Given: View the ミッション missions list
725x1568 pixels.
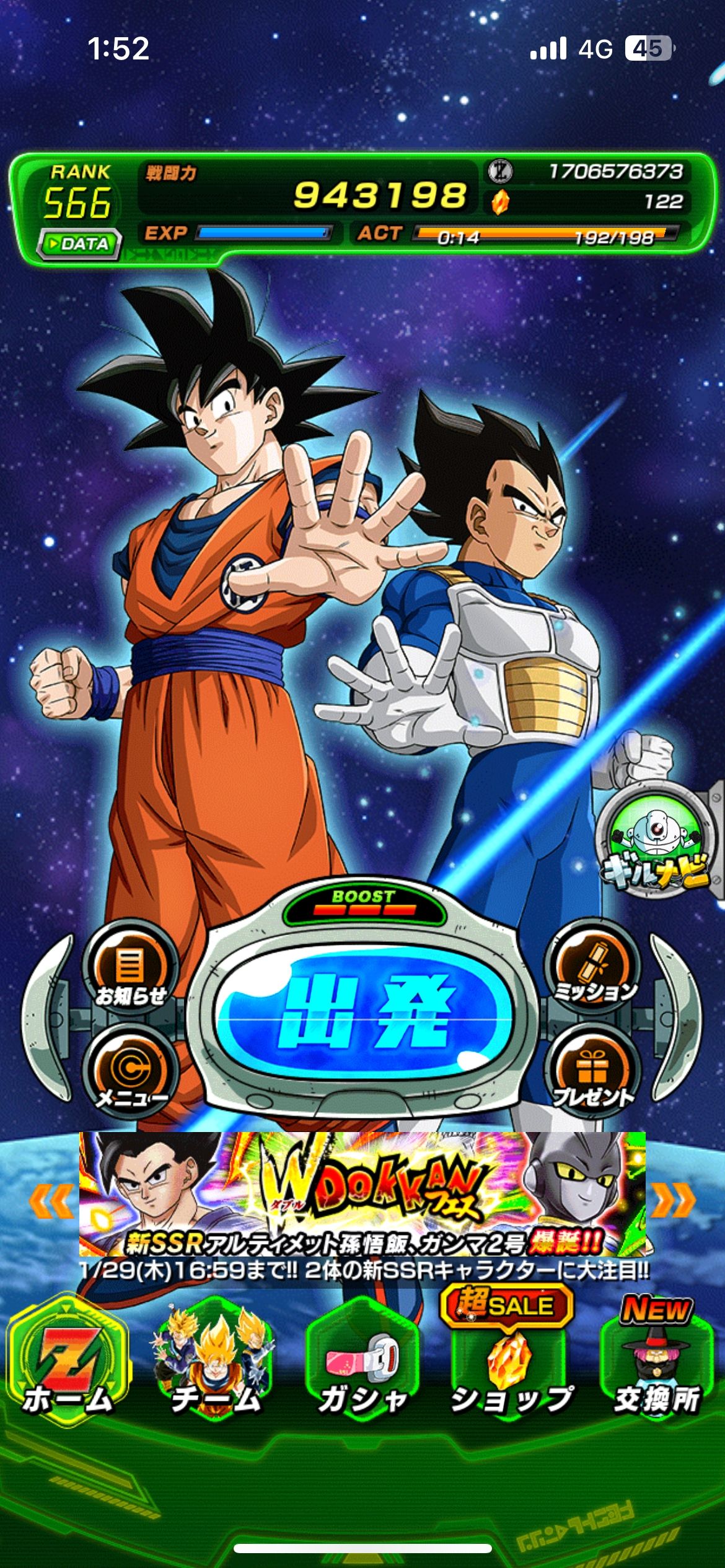Looking at the screenshot, I should (x=594, y=969).
